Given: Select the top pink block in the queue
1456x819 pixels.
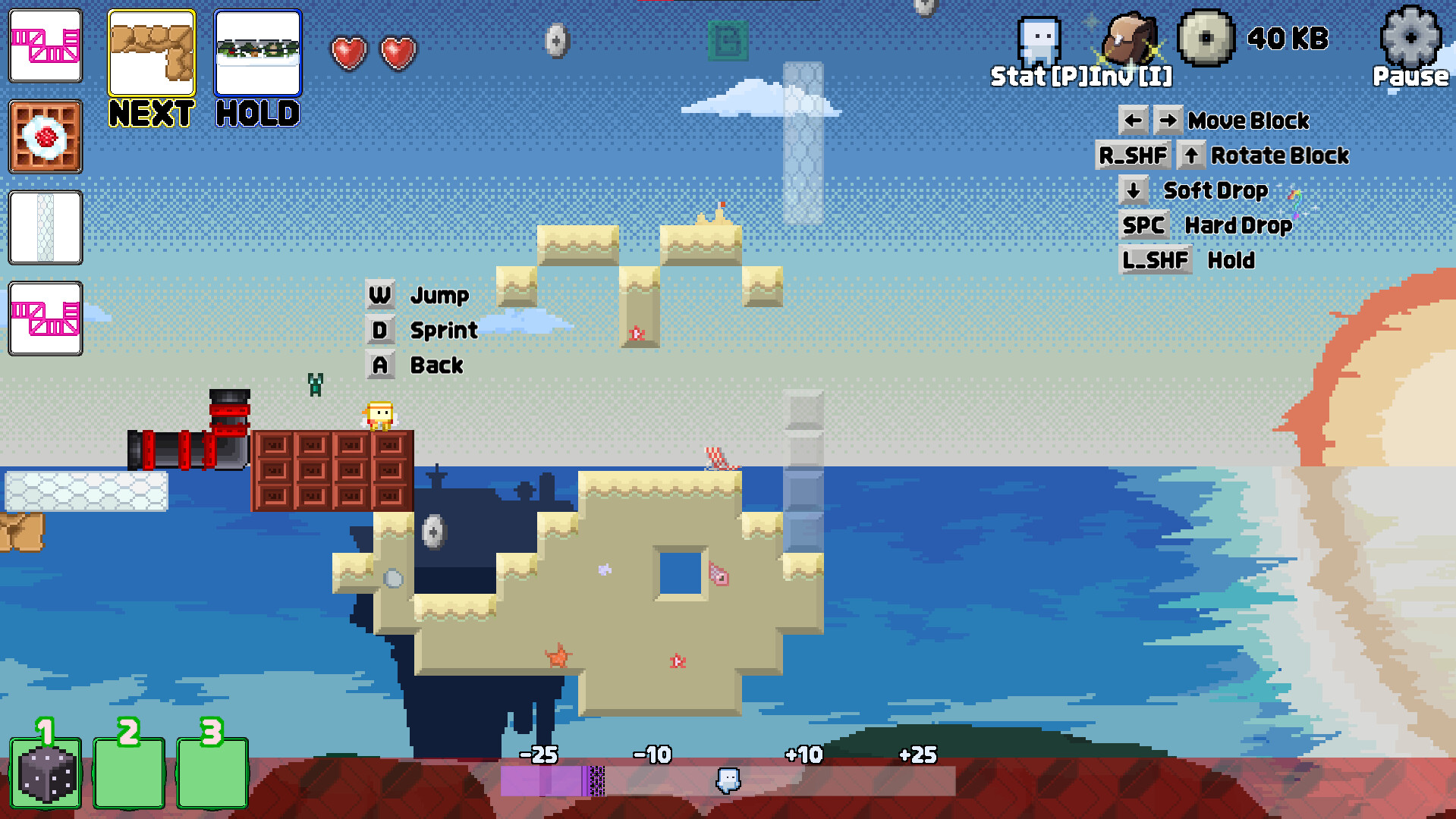Looking at the screenshot, I should [45, 45].
